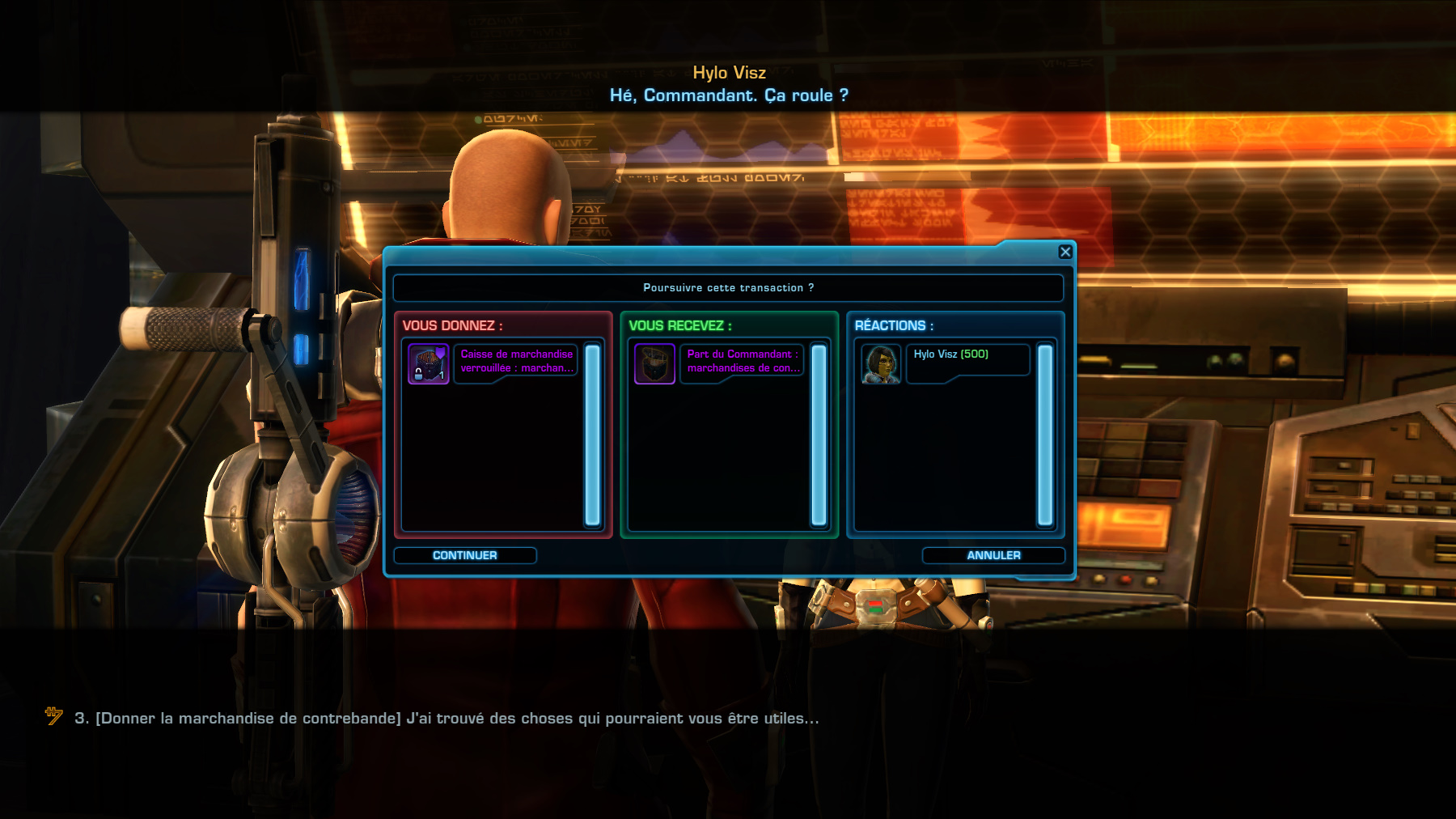The image size is (1456, 819).
Task: Click the contraband goods crate icon under VOUS RECEVEZ
Action: (654, 364)
